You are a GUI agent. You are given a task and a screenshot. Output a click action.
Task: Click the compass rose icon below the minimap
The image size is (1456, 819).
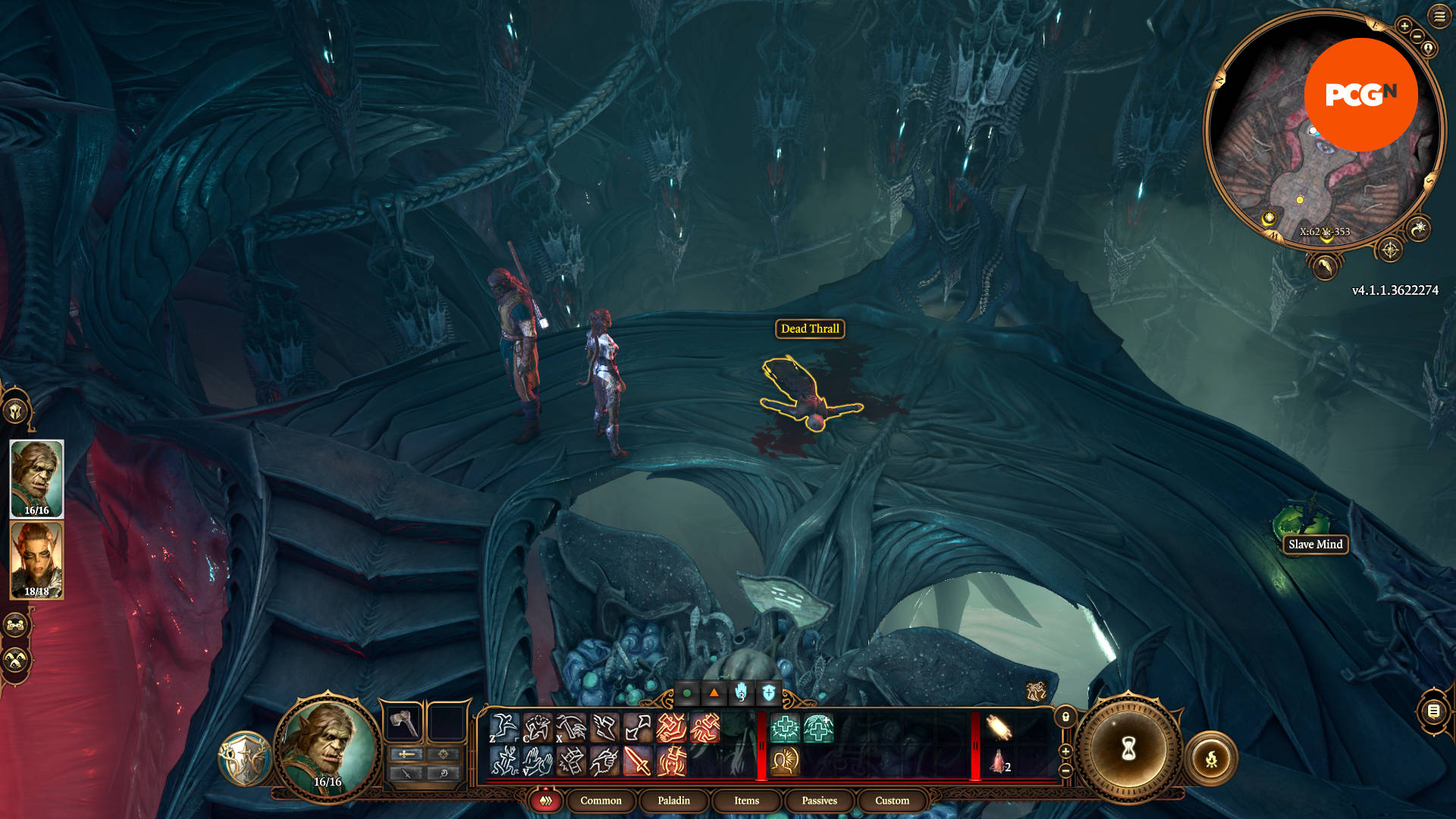click(1390, 250)
